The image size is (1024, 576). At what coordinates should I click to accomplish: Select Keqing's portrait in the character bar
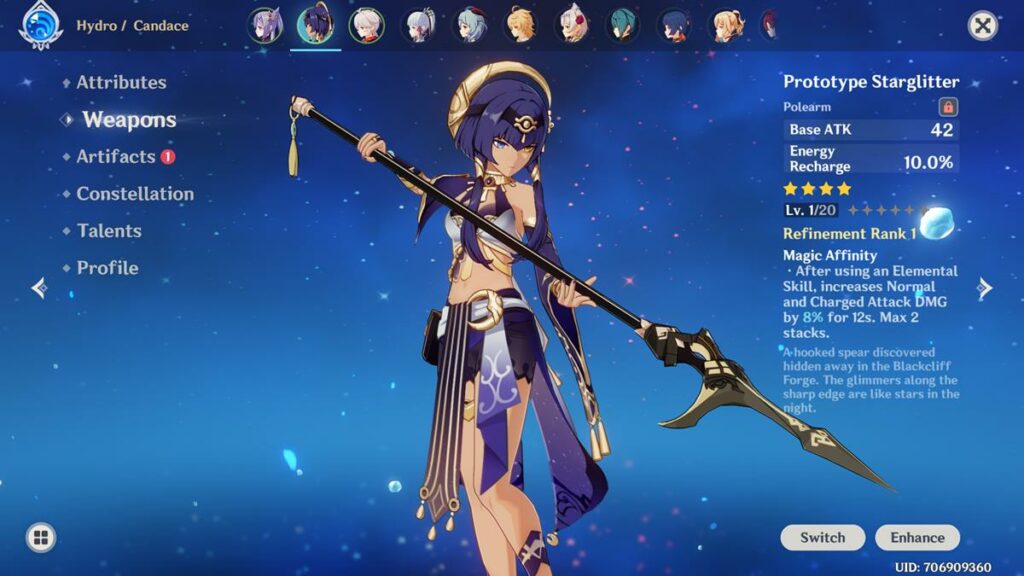coord(265,25)
